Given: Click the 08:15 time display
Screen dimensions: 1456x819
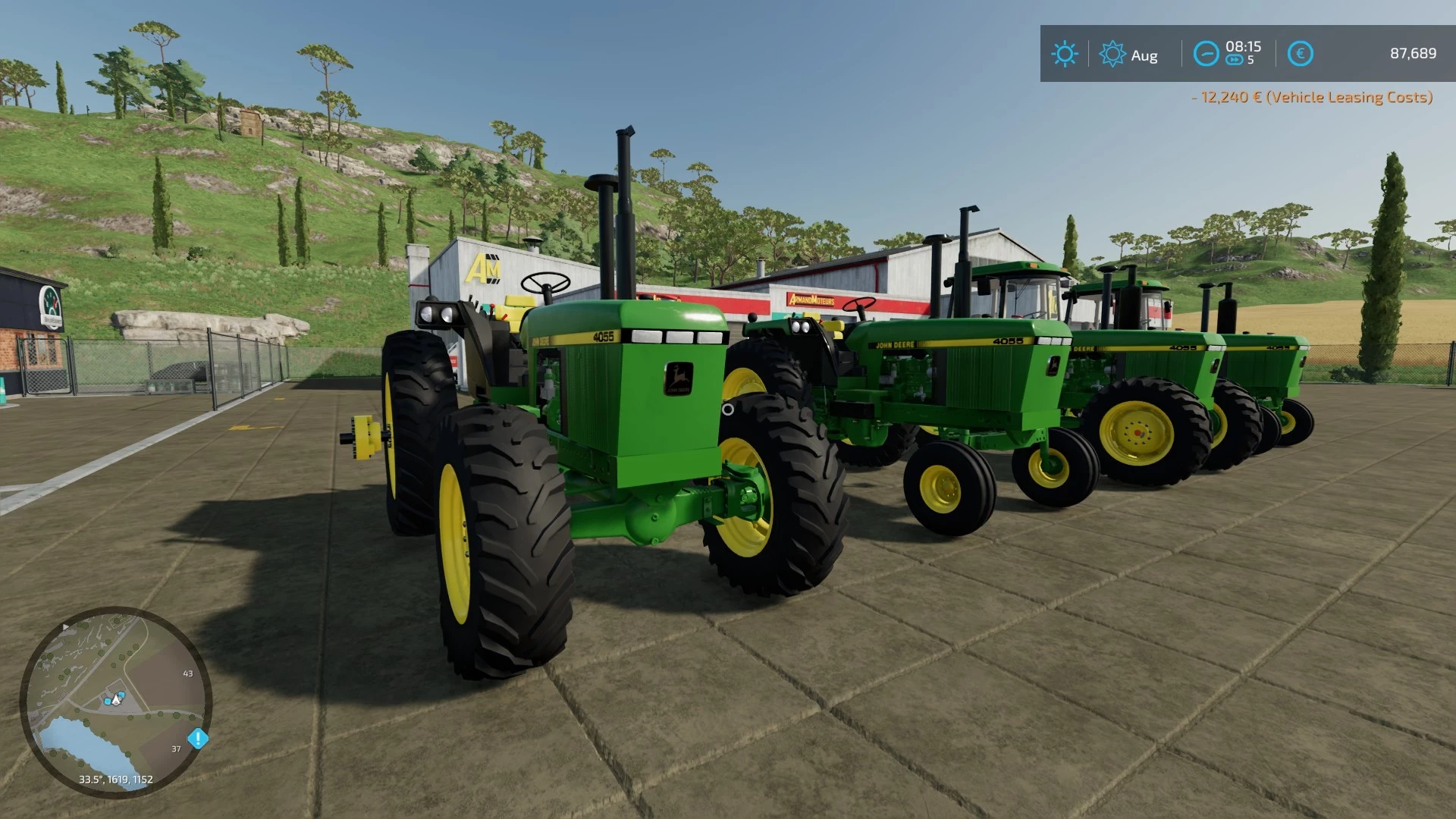Looking at the screenshot, I should (x=1242, y=45).
